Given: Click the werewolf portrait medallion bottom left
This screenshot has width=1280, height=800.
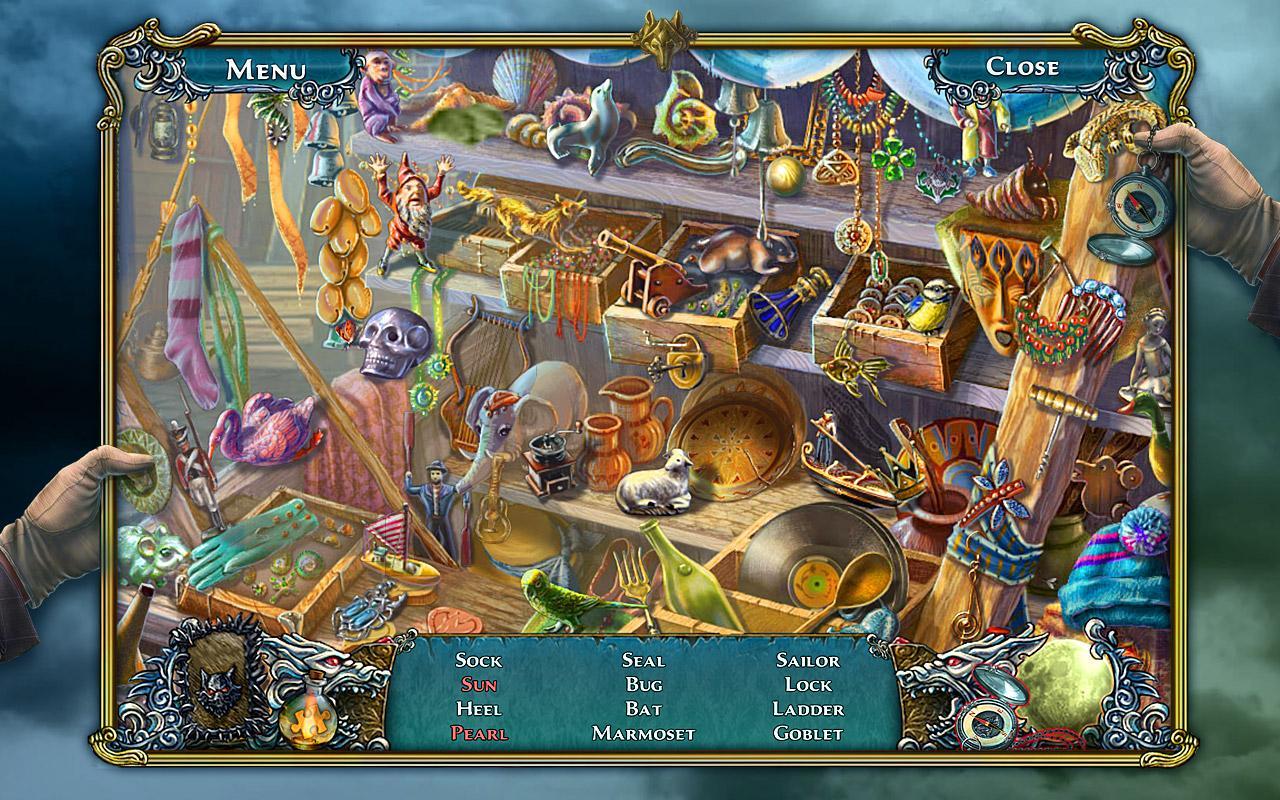Looking at the screenshot, I should [x=219, y=686].
